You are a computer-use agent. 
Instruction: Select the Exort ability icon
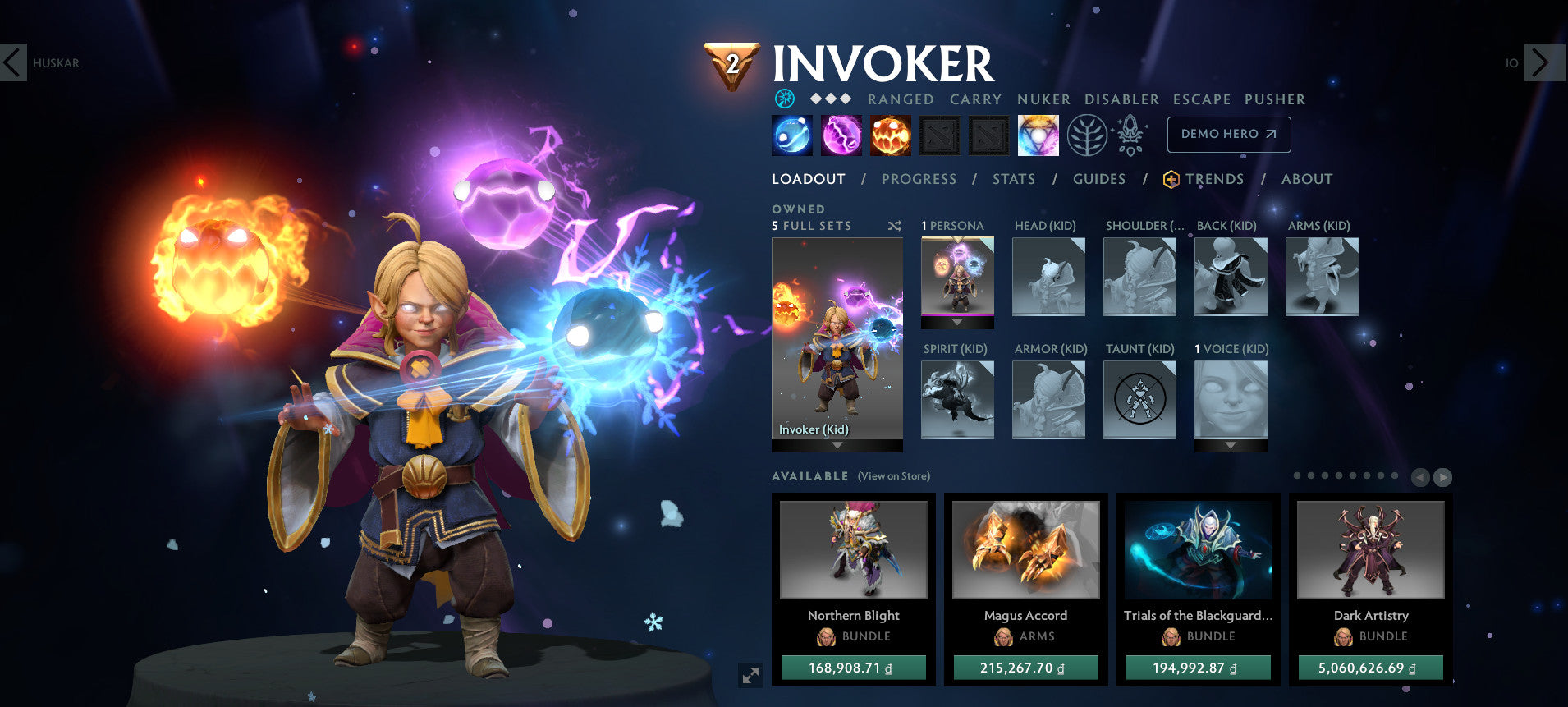pos(891,135)
